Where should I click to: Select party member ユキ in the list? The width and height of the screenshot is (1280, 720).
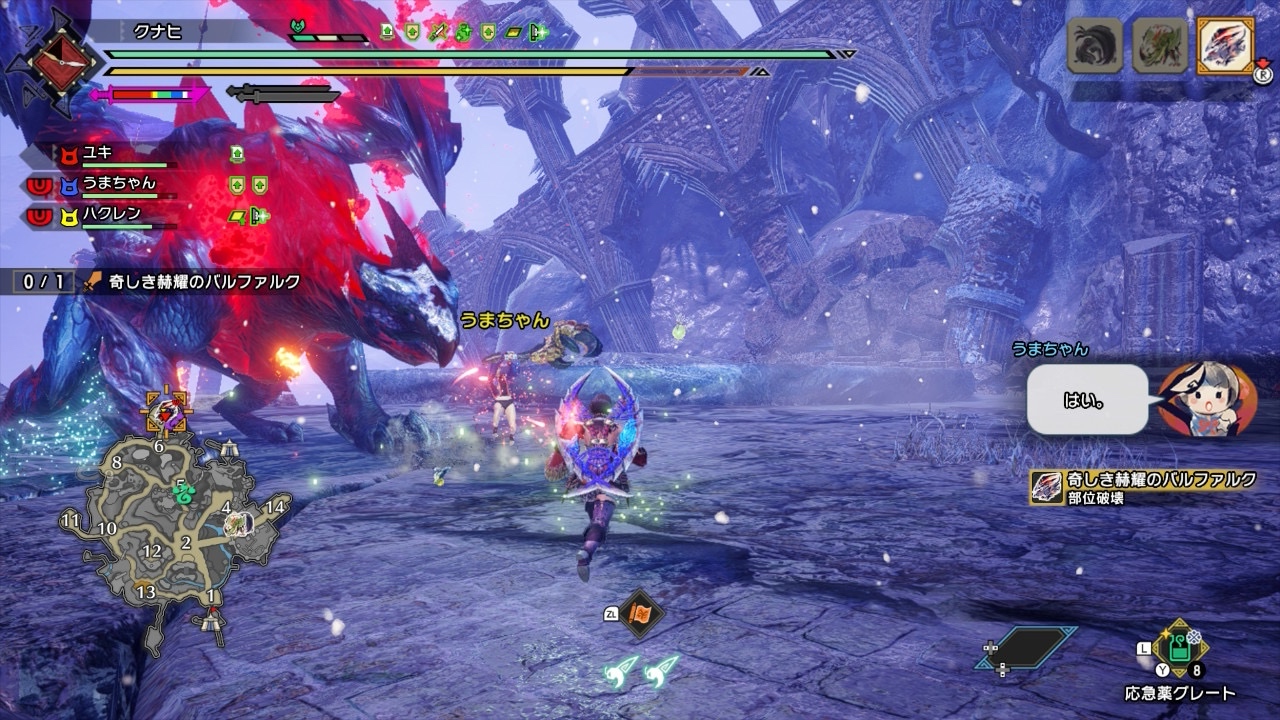pos(98,154)
